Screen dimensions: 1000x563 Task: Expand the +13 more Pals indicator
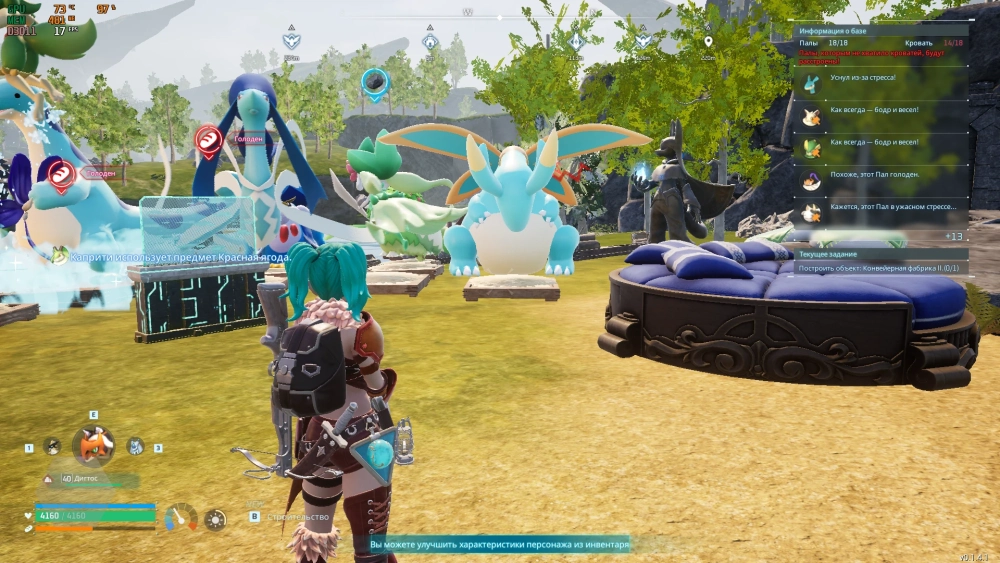(953, 236)
